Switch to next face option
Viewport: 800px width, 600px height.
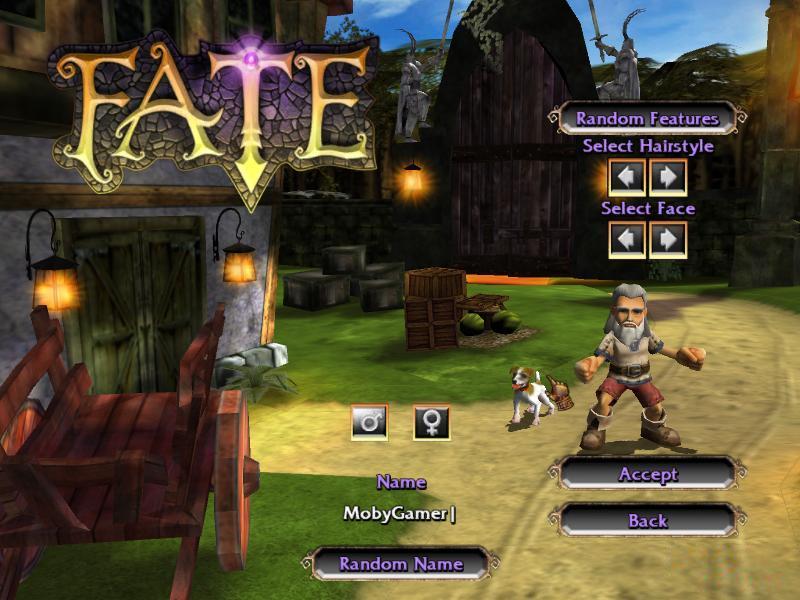coord(668,239)
